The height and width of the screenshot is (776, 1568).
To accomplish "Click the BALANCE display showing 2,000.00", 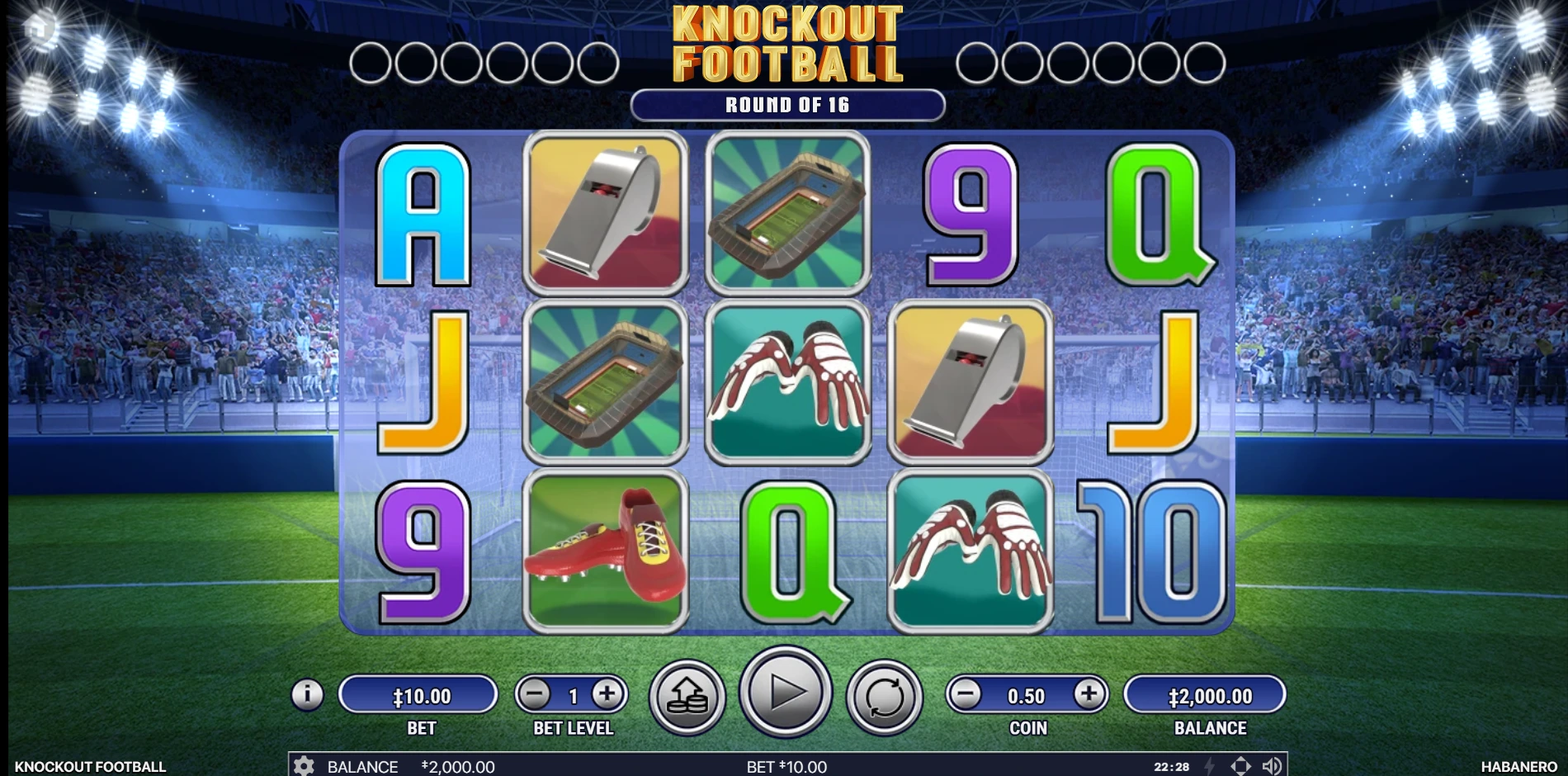I will click(x=1207, y=694).
